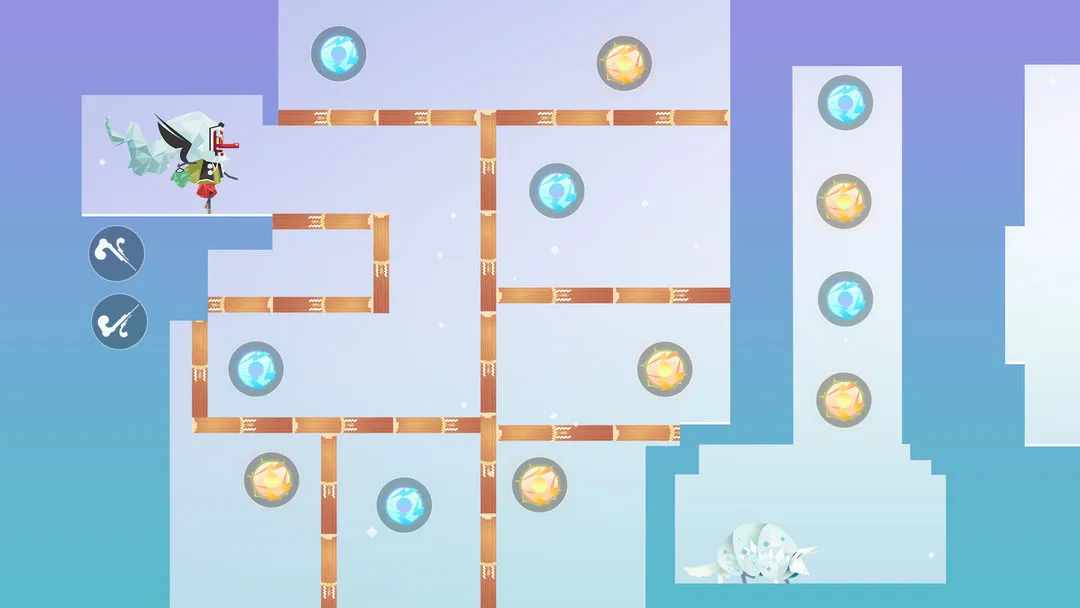The height and width of the screenshot is (608, 1080).
Task: Activate the wind gust icon streaking downward
Action: click(117, 253)
